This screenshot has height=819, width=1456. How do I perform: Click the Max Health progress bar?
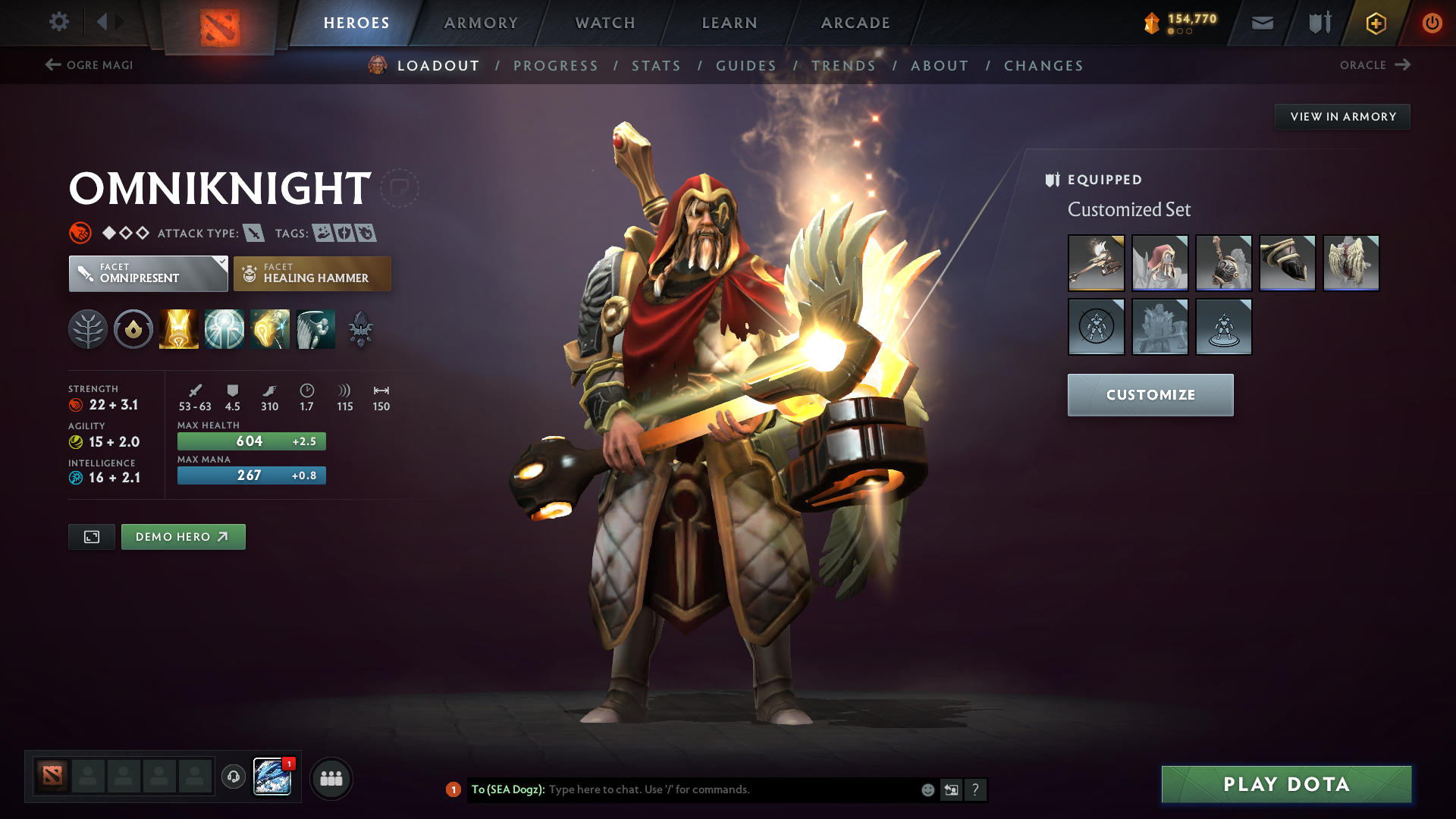(251, 441)
